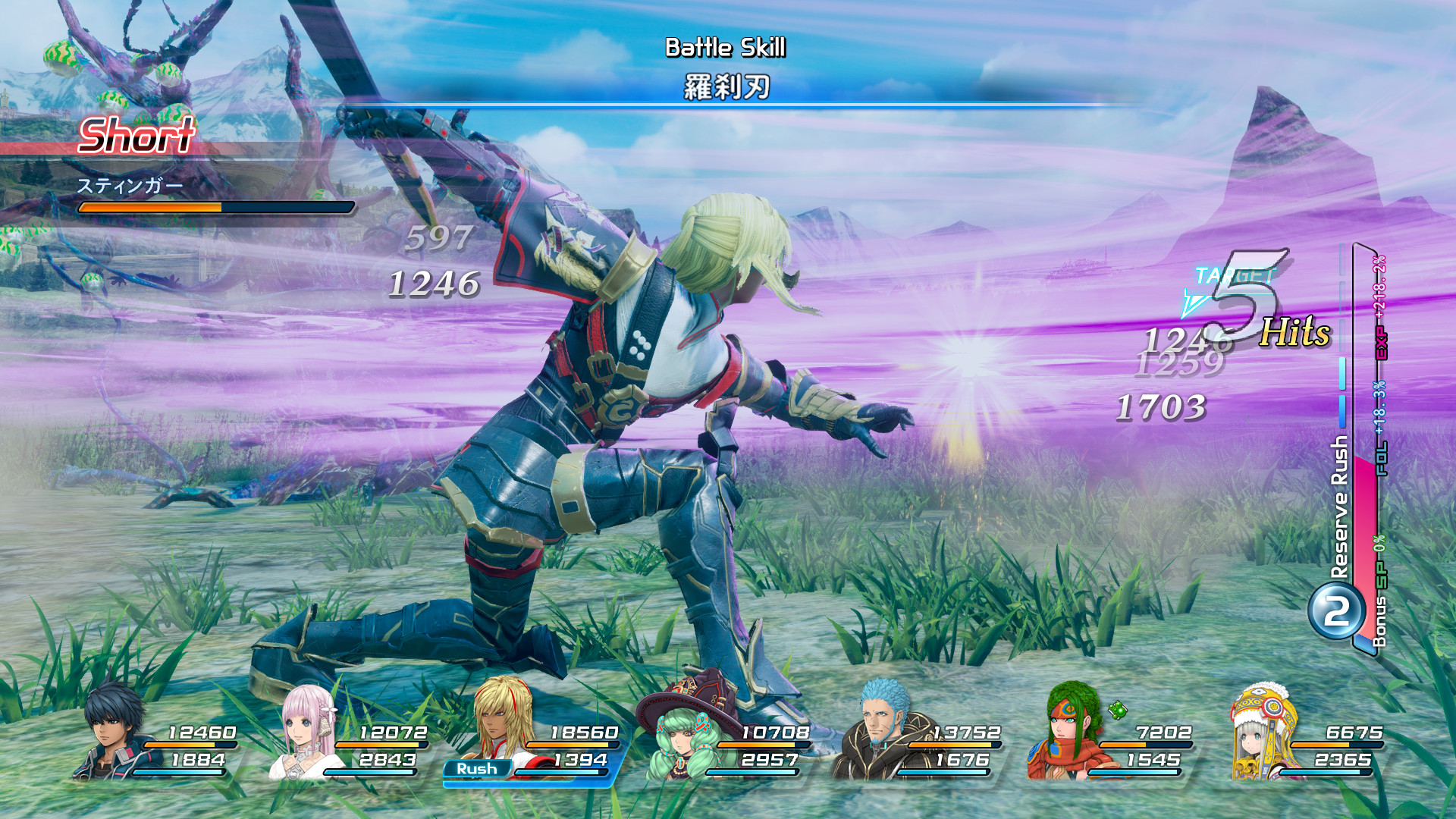Select the green-haired witch hat portrait
The height and width of the screenshot is (819, 1456).
pos(682,736)
